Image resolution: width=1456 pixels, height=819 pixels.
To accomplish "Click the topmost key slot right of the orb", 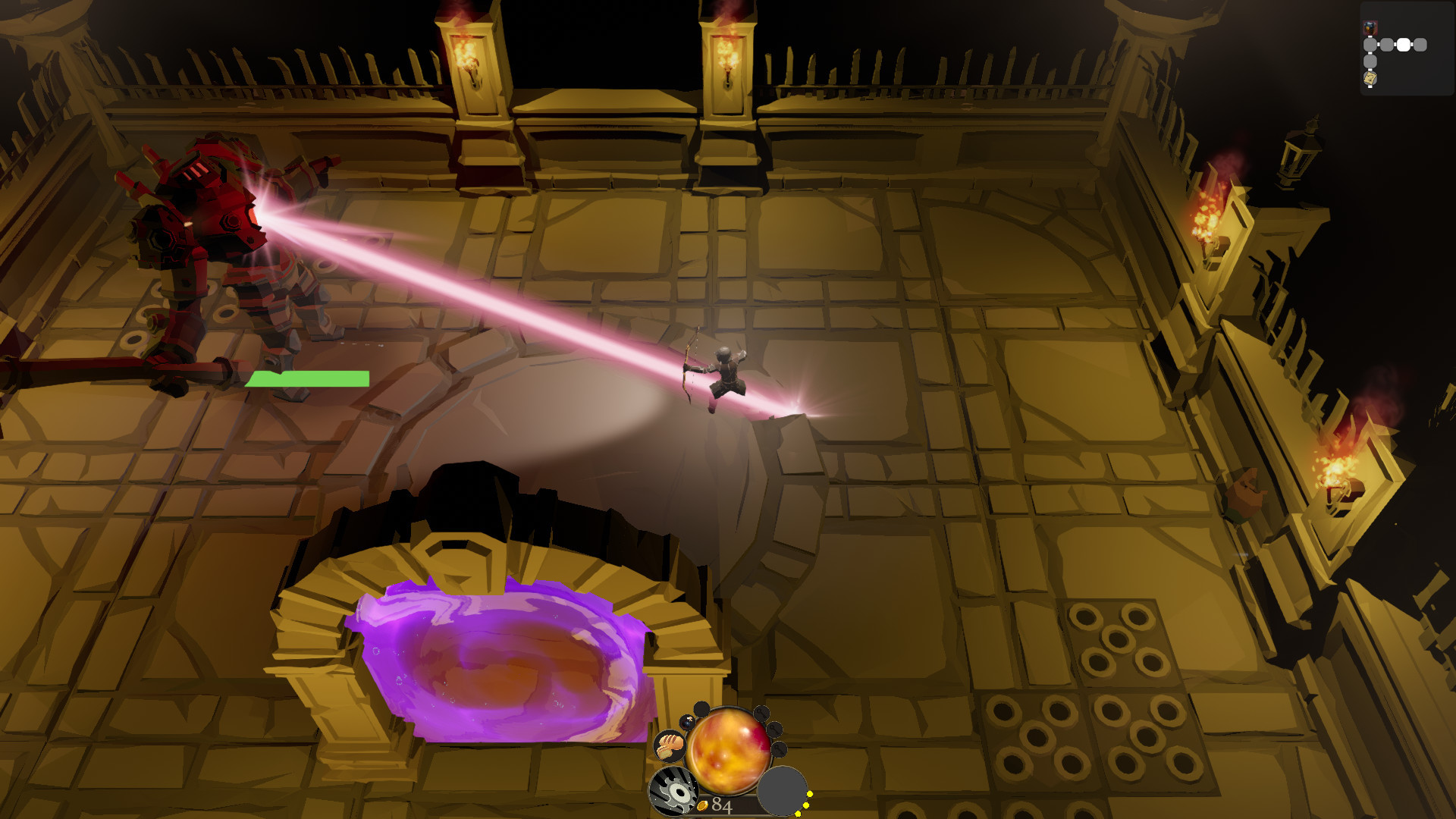I will tap(762, 714).
